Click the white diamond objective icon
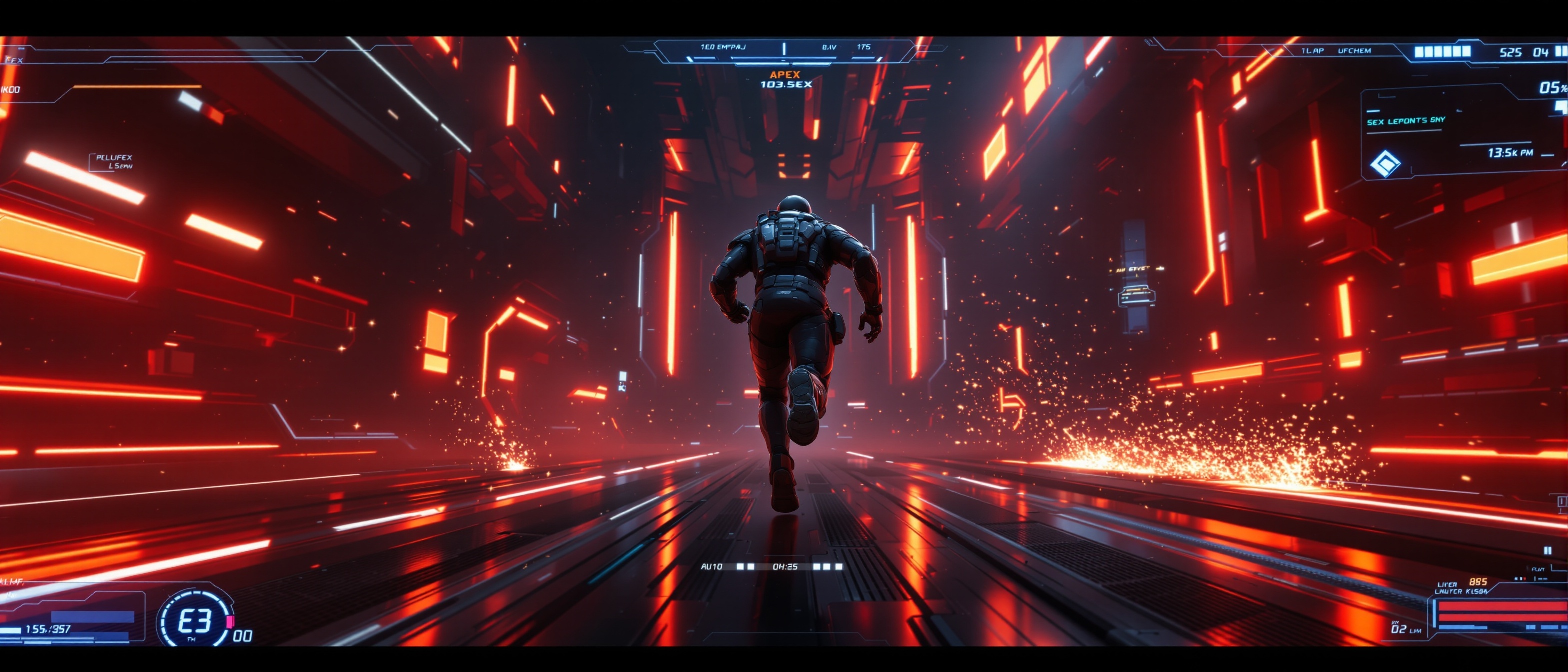 [x=1385, y=163]
